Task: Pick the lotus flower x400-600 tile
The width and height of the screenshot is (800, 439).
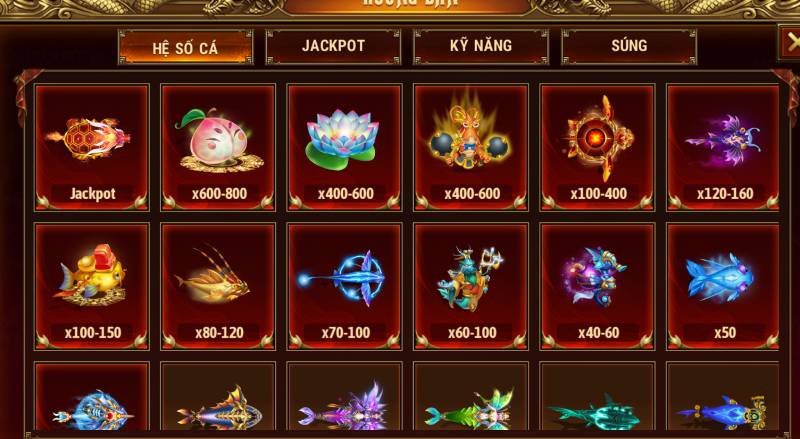Action: (x=345, y=147)
